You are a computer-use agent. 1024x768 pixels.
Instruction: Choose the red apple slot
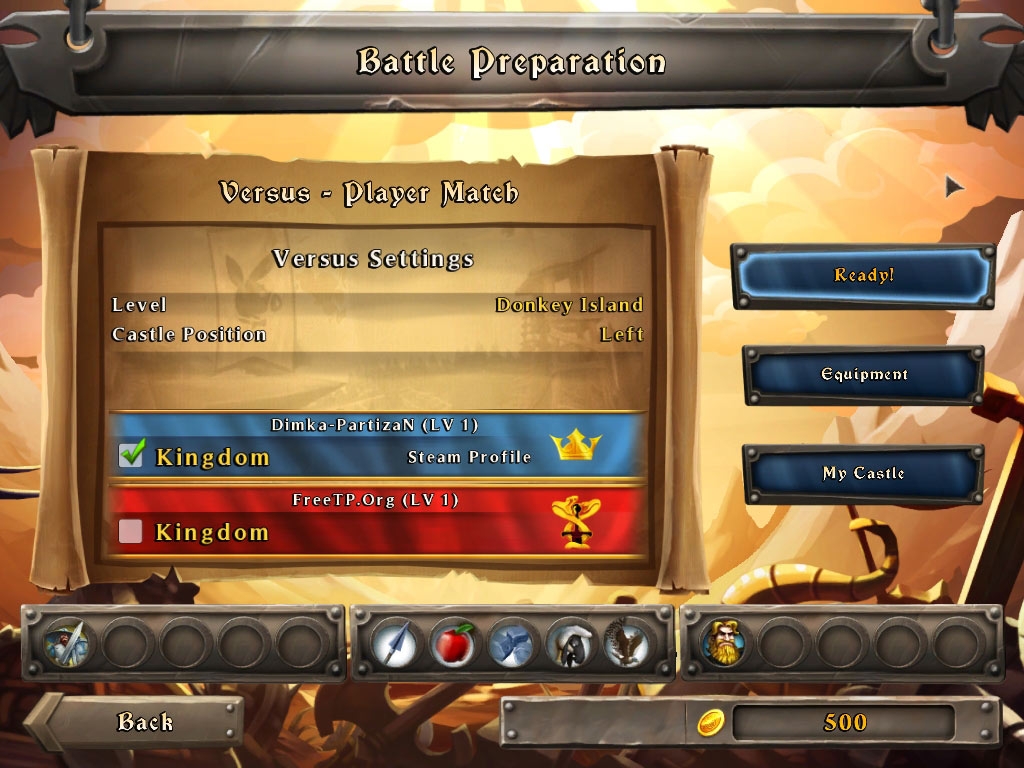pyautogui.click(x=453, y=643)
